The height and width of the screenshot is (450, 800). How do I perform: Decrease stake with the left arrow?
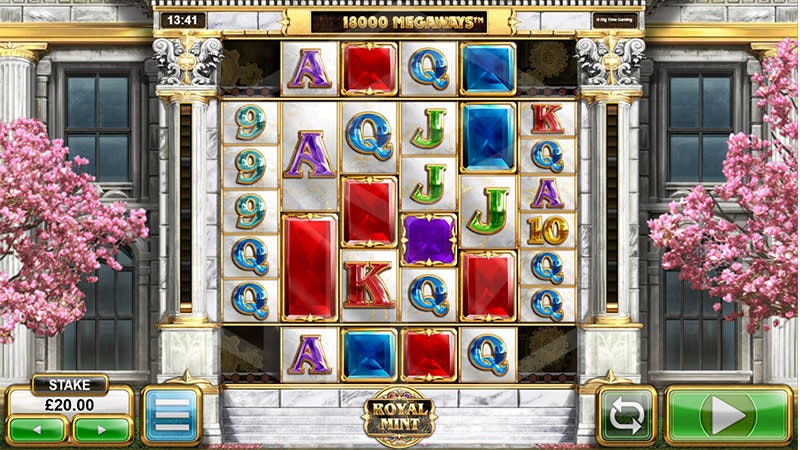point(38,430)
